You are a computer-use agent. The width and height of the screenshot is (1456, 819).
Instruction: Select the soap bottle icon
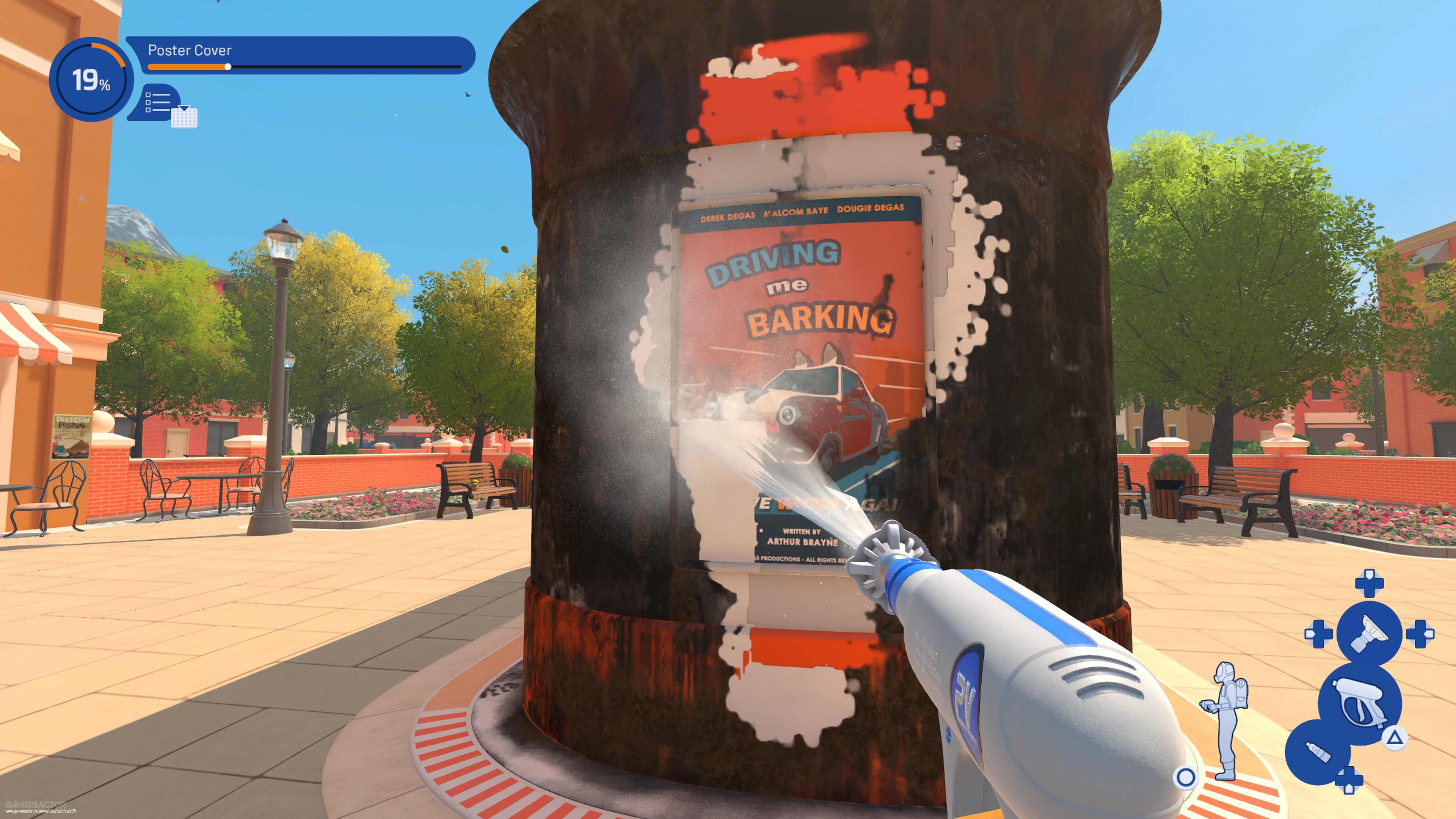point(1318,752)
